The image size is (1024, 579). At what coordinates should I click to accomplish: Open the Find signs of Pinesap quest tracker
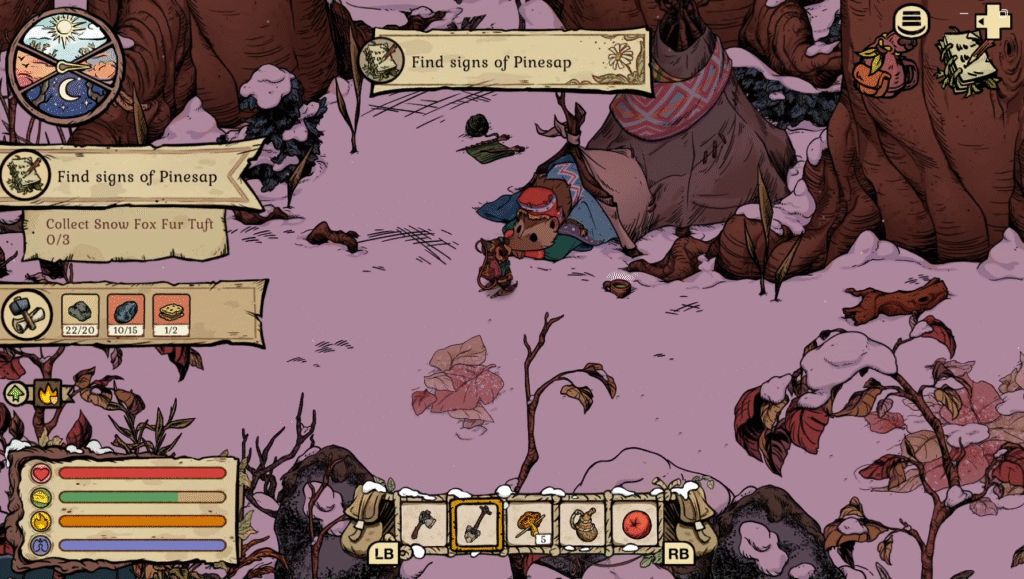[x=130, y=177]
